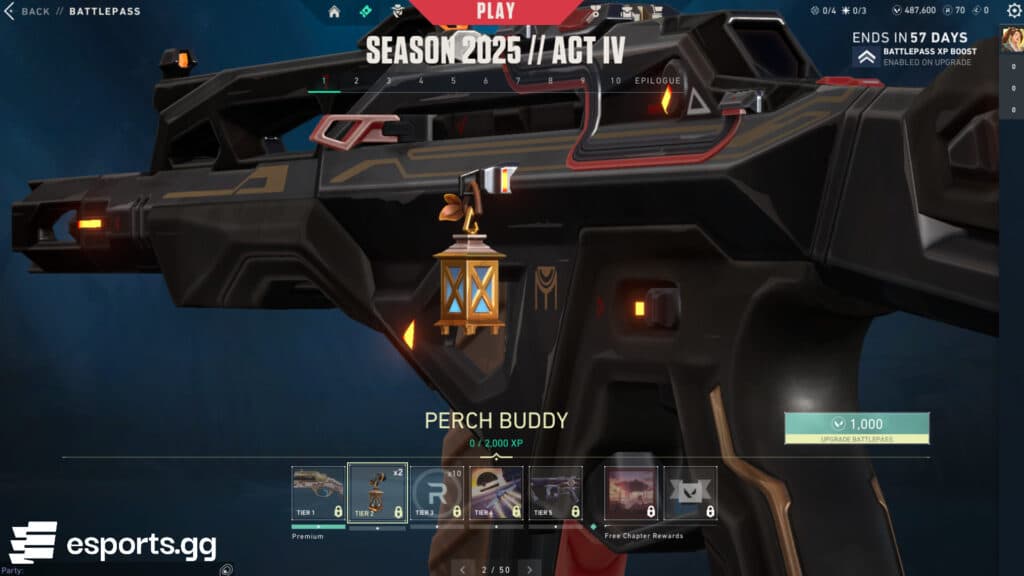Switch to chapter 10
Screen dimensions: 1024x576
[615, 81]
